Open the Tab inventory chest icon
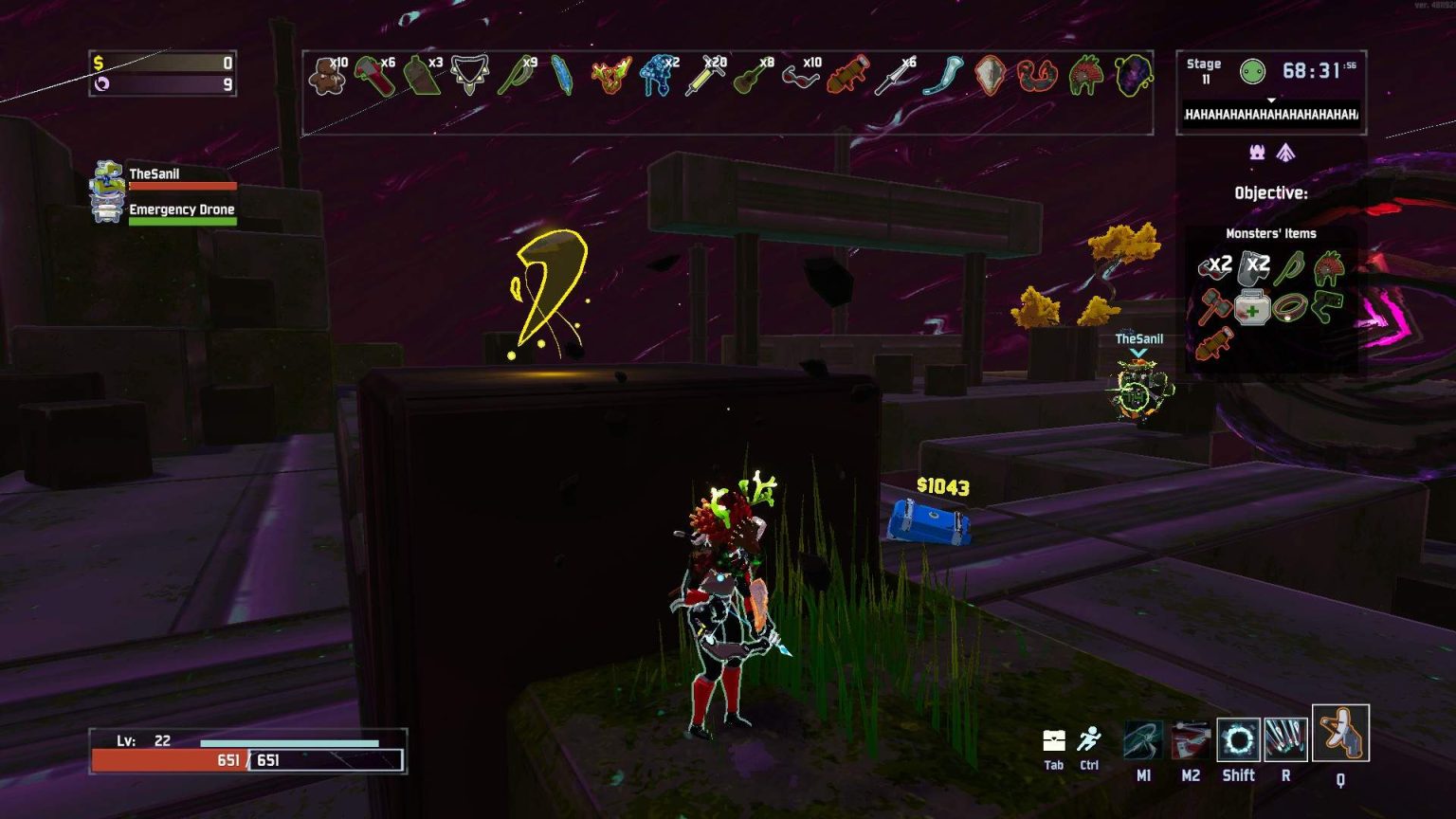The image size is (1456, 819). [1055, 739]
